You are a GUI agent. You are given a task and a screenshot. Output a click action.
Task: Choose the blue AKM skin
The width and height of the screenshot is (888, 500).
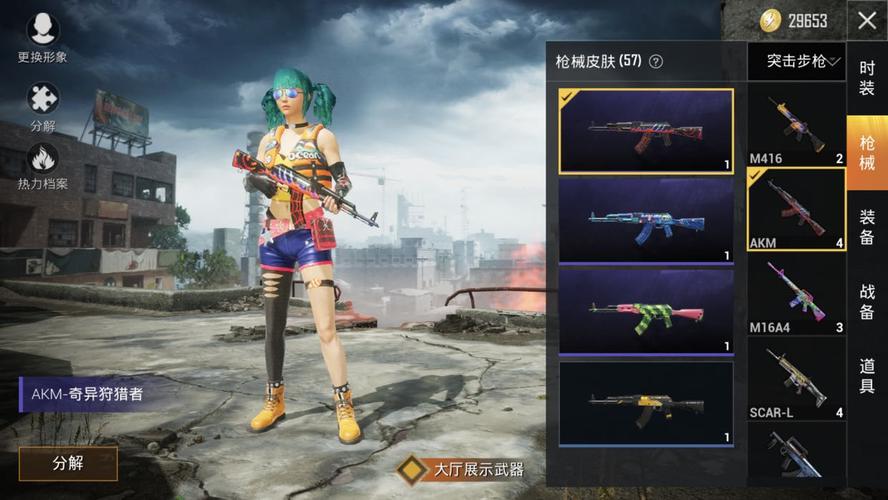click(x=646, y=220)
